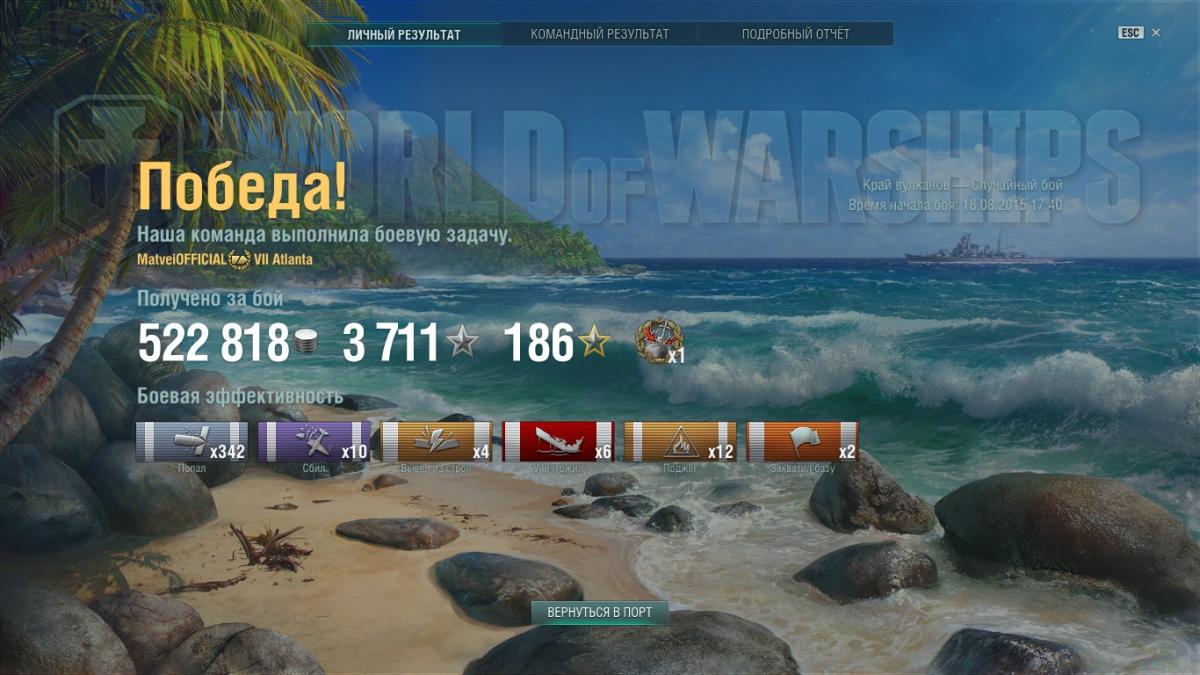Inspect the Вывел из строя x4 ribbon
This screenshot has width=1200, height=675.
pyautogui.click(x=437, y=442)
